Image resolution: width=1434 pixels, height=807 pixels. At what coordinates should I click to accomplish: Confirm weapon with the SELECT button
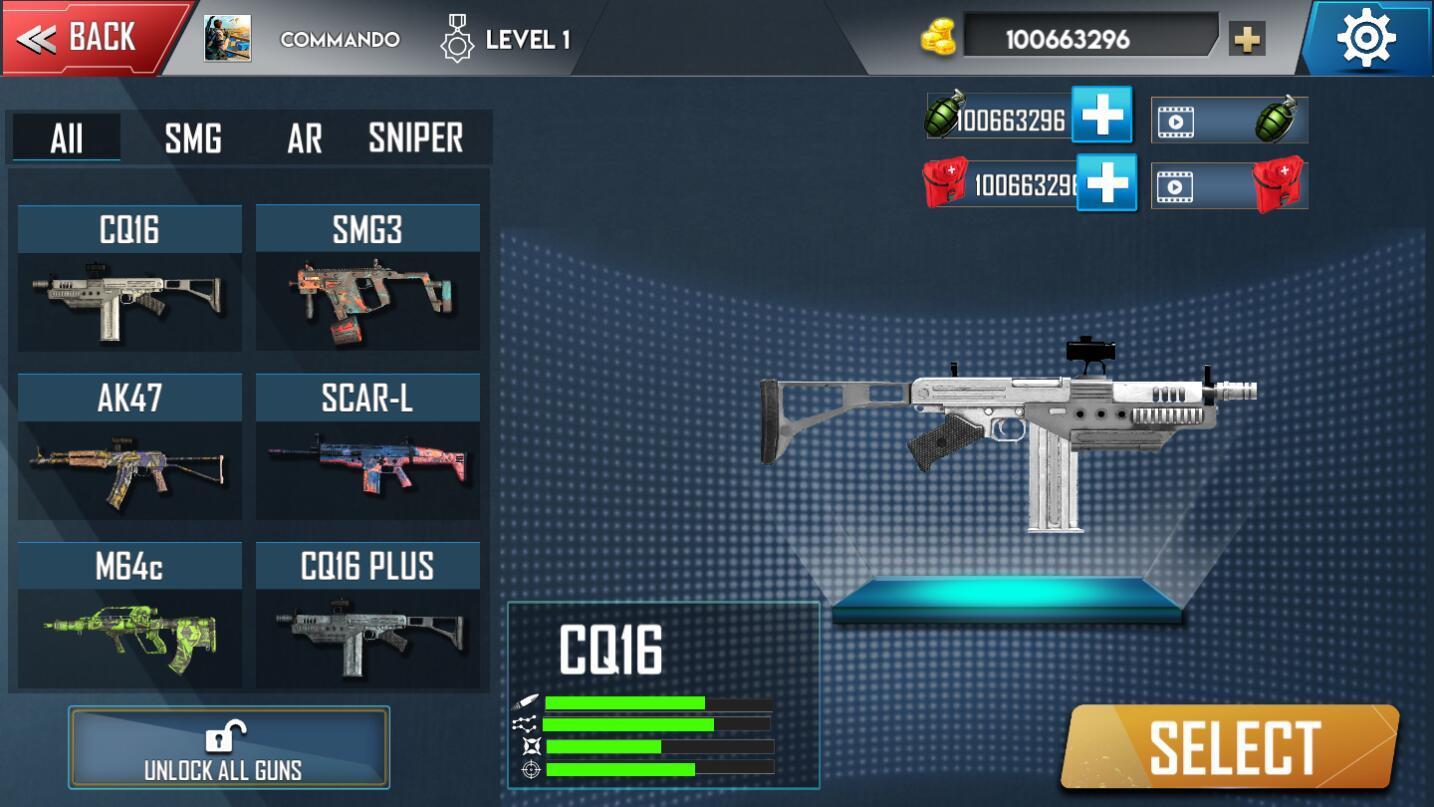click(x=1231, y=747)
